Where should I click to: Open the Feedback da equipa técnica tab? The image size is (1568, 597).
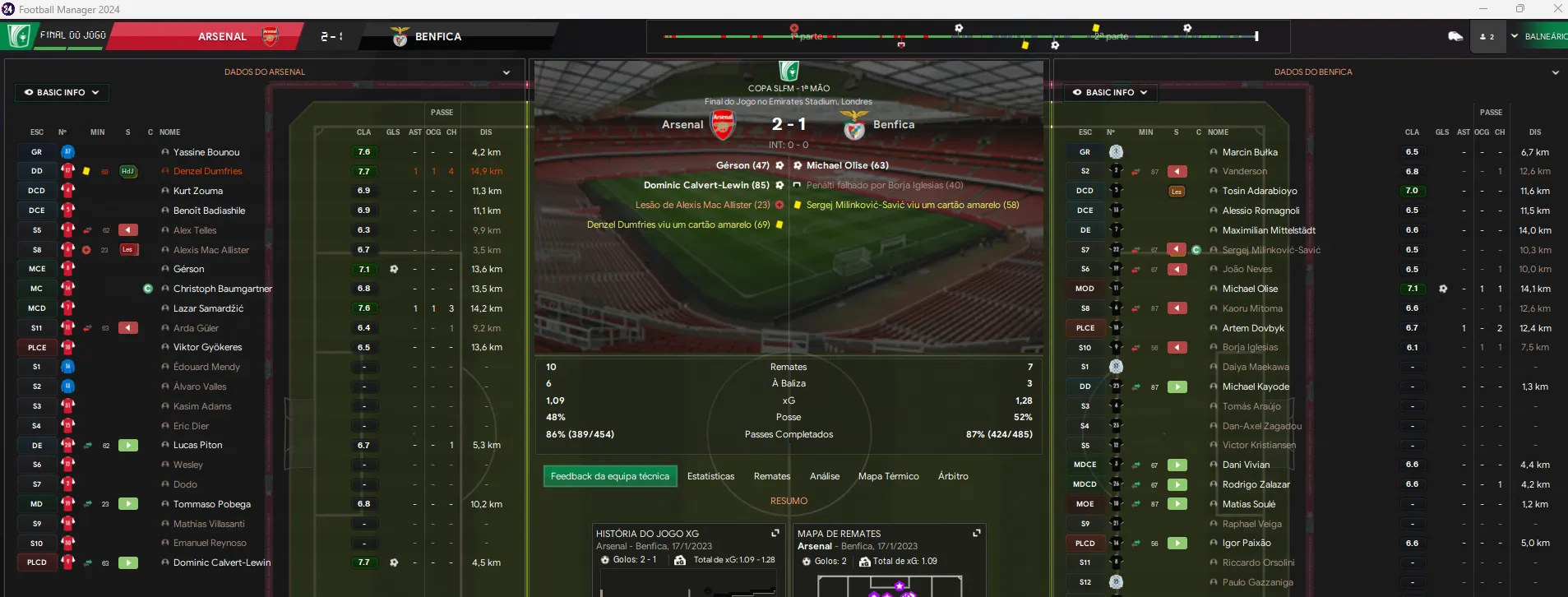click(x=609, y=476)
